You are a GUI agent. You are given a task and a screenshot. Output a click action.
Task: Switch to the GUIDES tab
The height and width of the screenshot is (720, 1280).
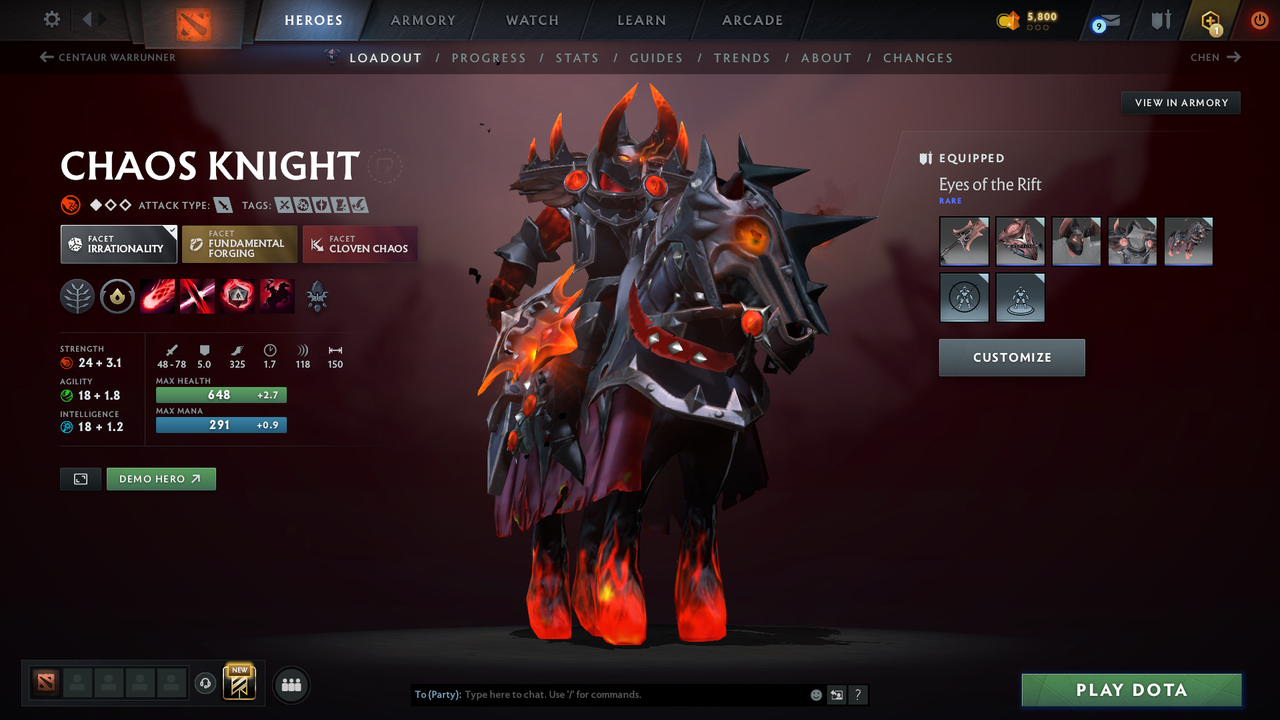[x=656, y=58]
